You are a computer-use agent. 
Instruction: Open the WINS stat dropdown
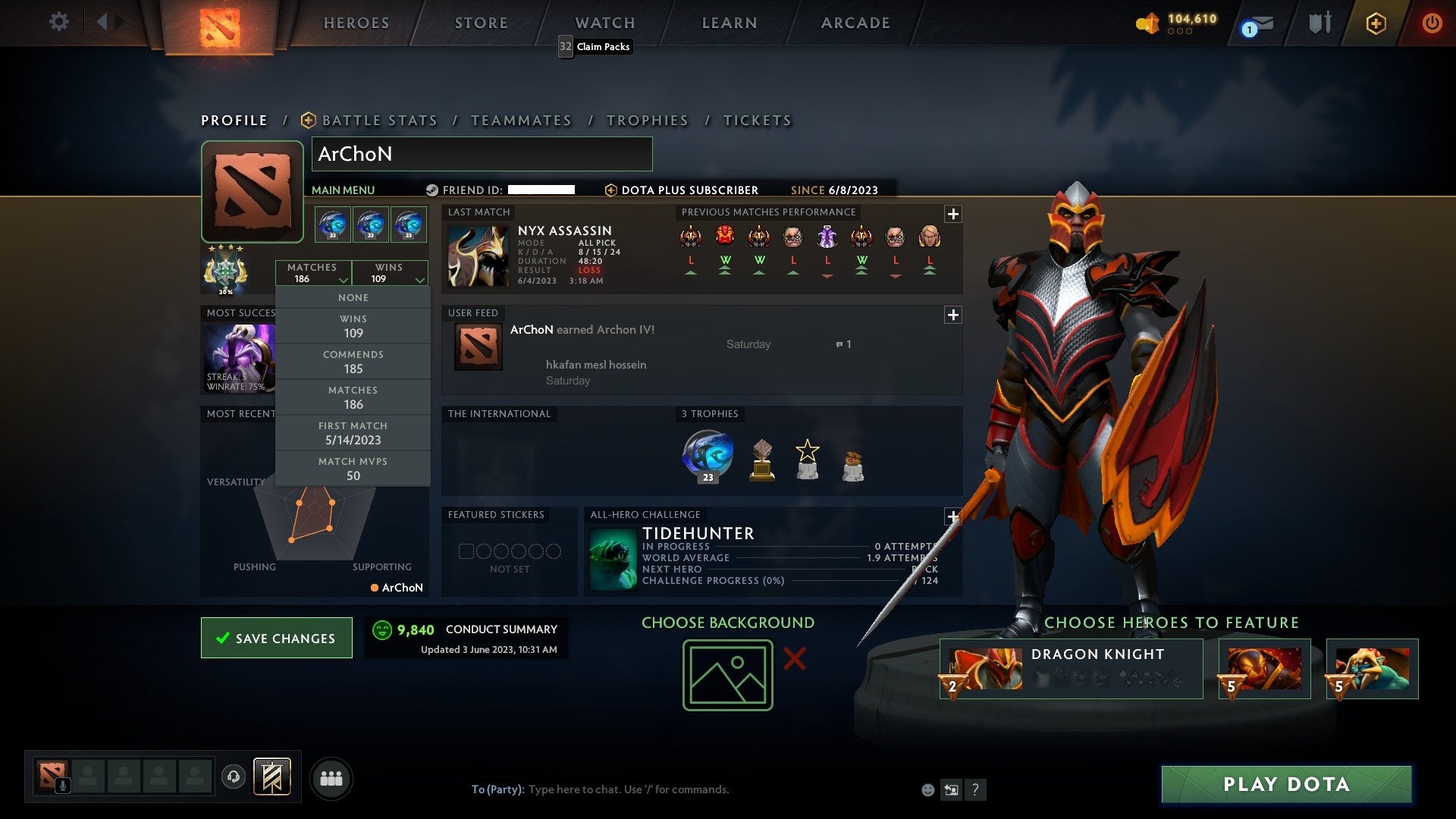tap(390, 273)
